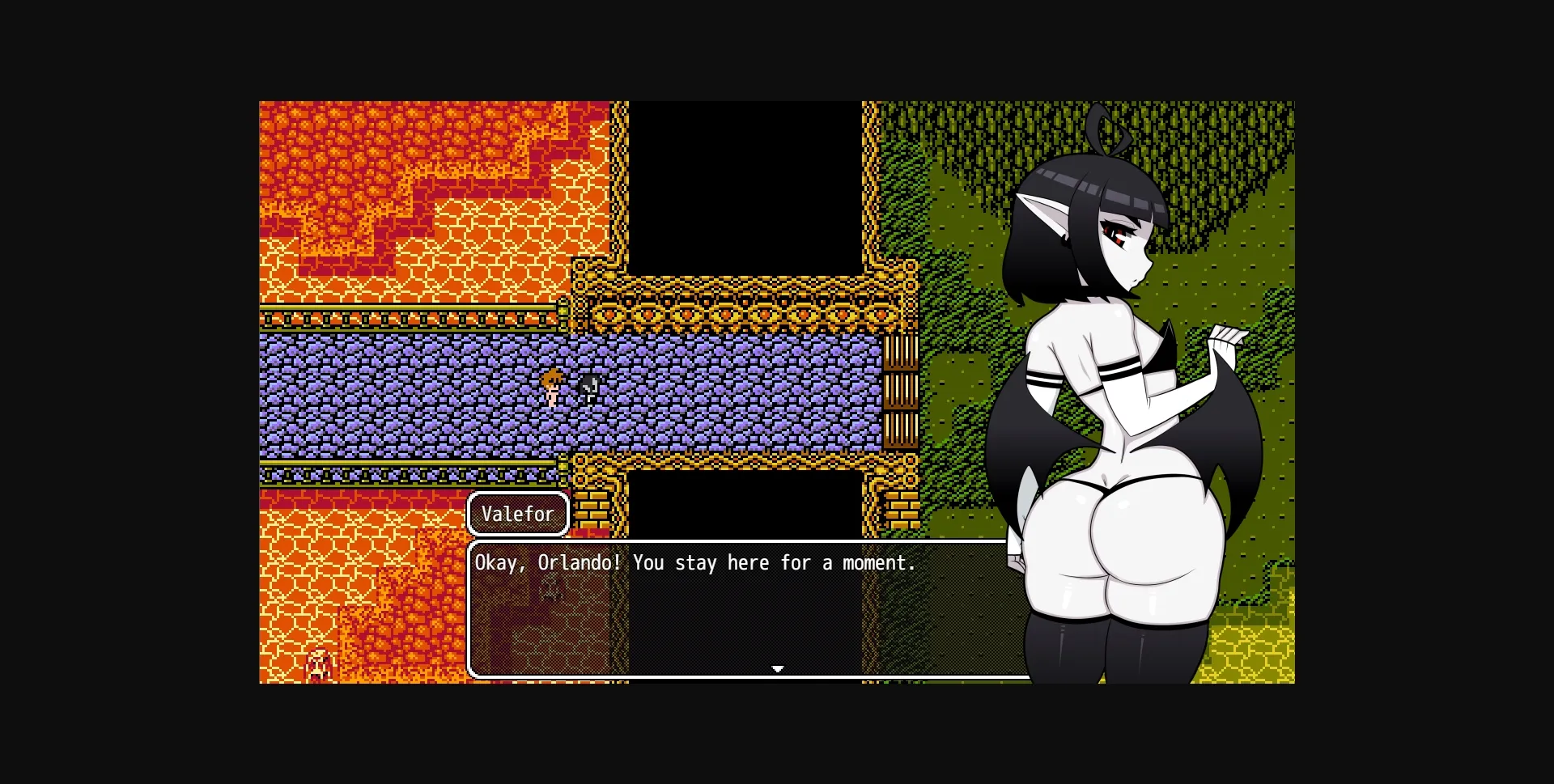Click the continue arrow in the dialogue box
The width and height of the screenshot is (1554, 784).
coord(778,669)
